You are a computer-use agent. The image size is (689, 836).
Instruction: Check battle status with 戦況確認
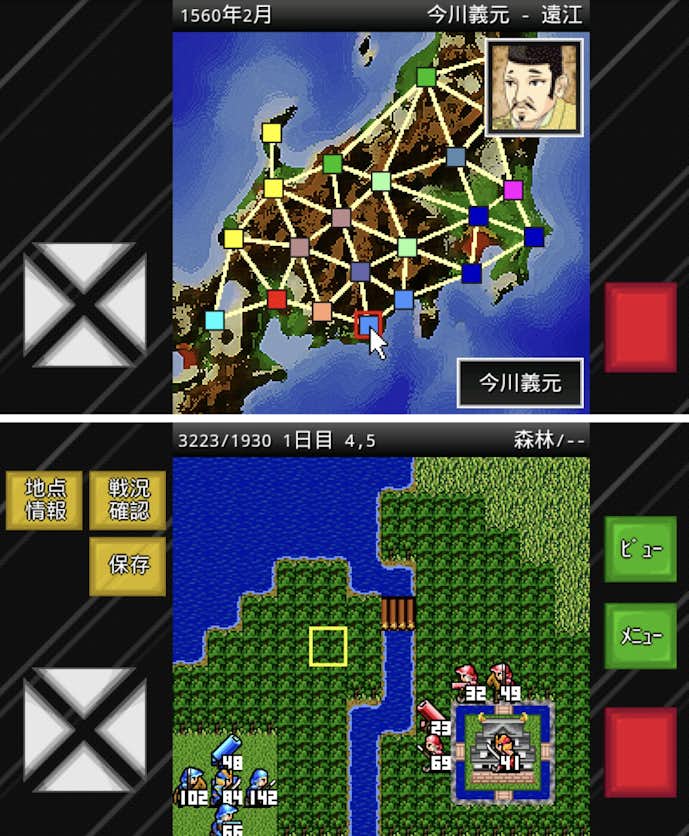[x=128, y=499]
